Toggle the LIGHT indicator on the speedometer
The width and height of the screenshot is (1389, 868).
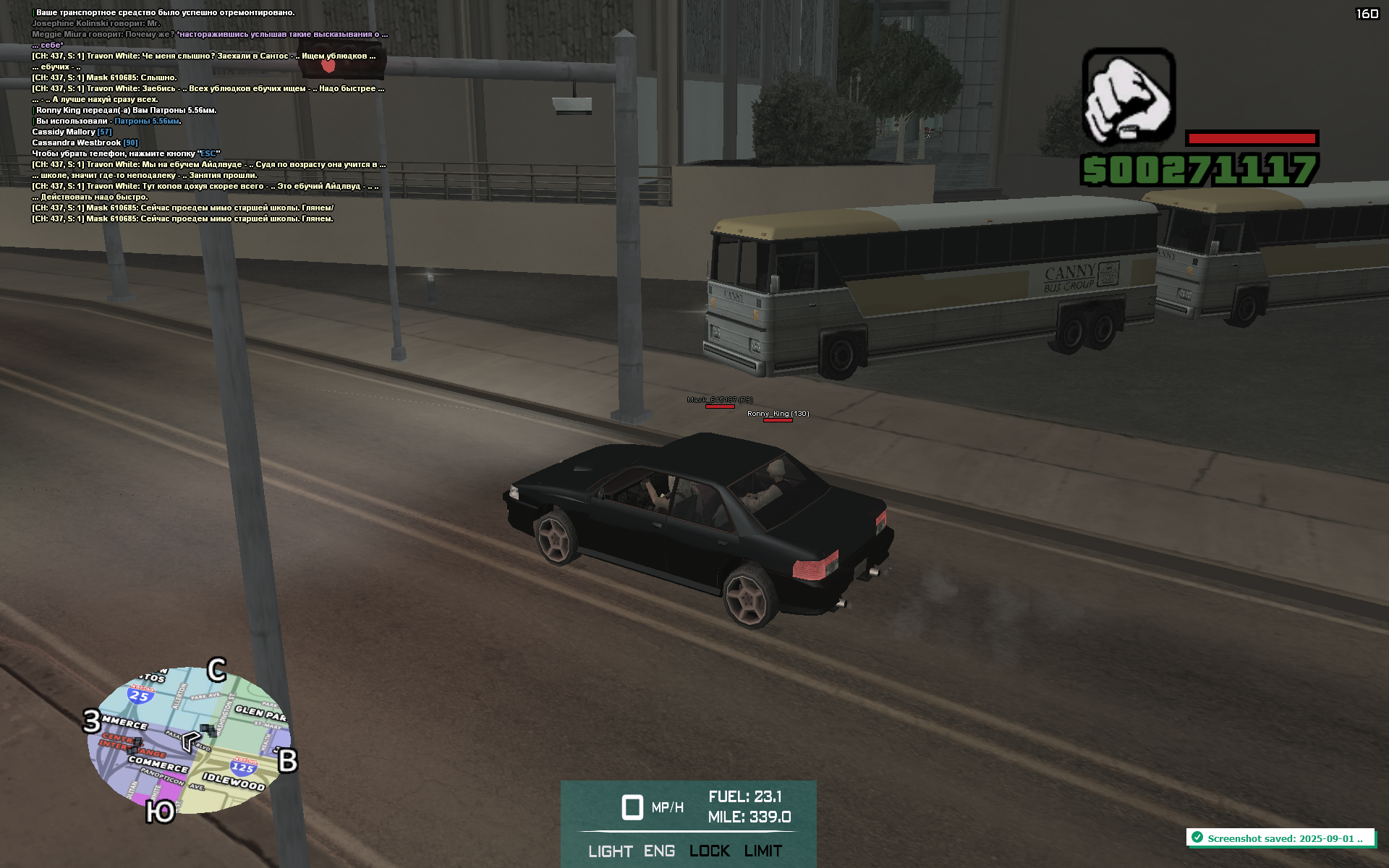coord(610,851)
